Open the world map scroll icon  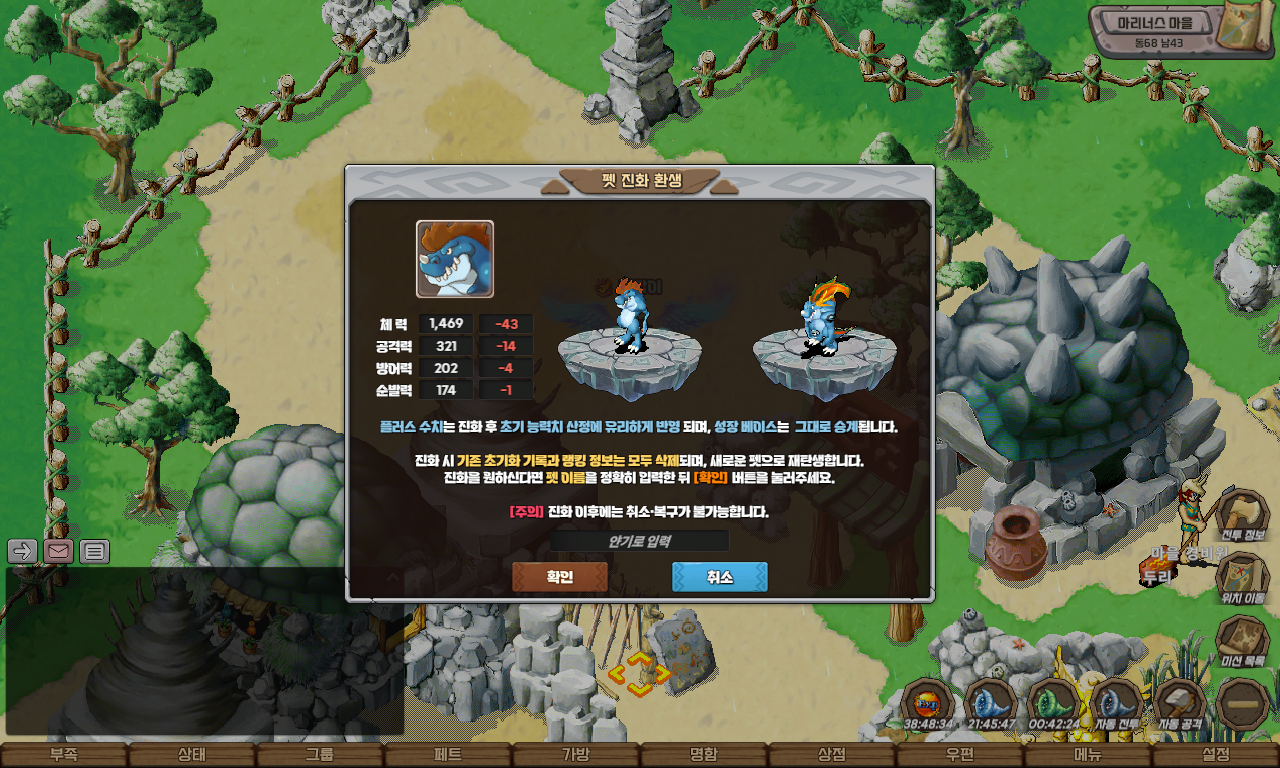[1242, 27]
